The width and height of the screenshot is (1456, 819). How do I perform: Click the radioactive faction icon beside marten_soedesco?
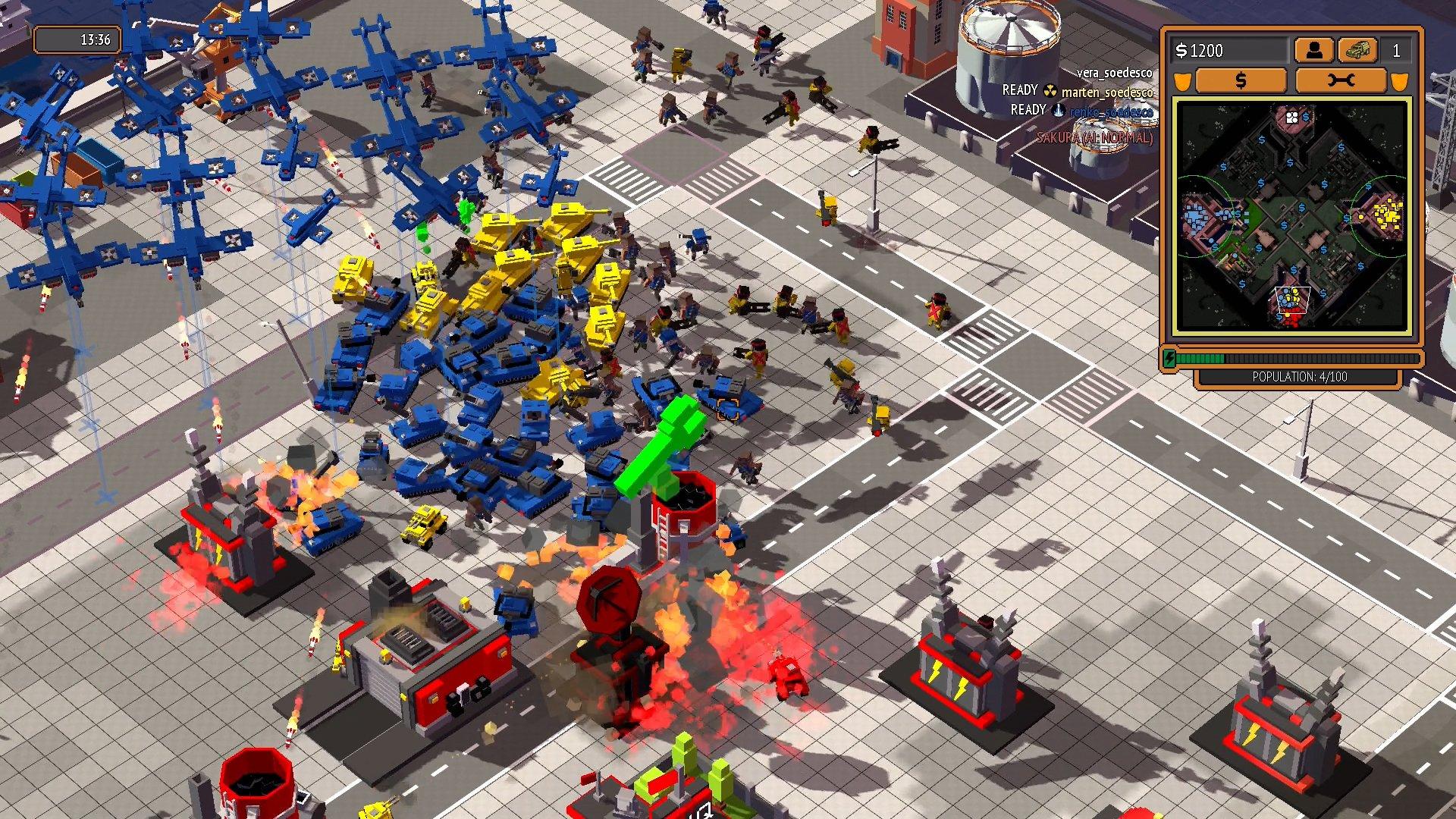pyautogui.click(x=1052, y=92)
